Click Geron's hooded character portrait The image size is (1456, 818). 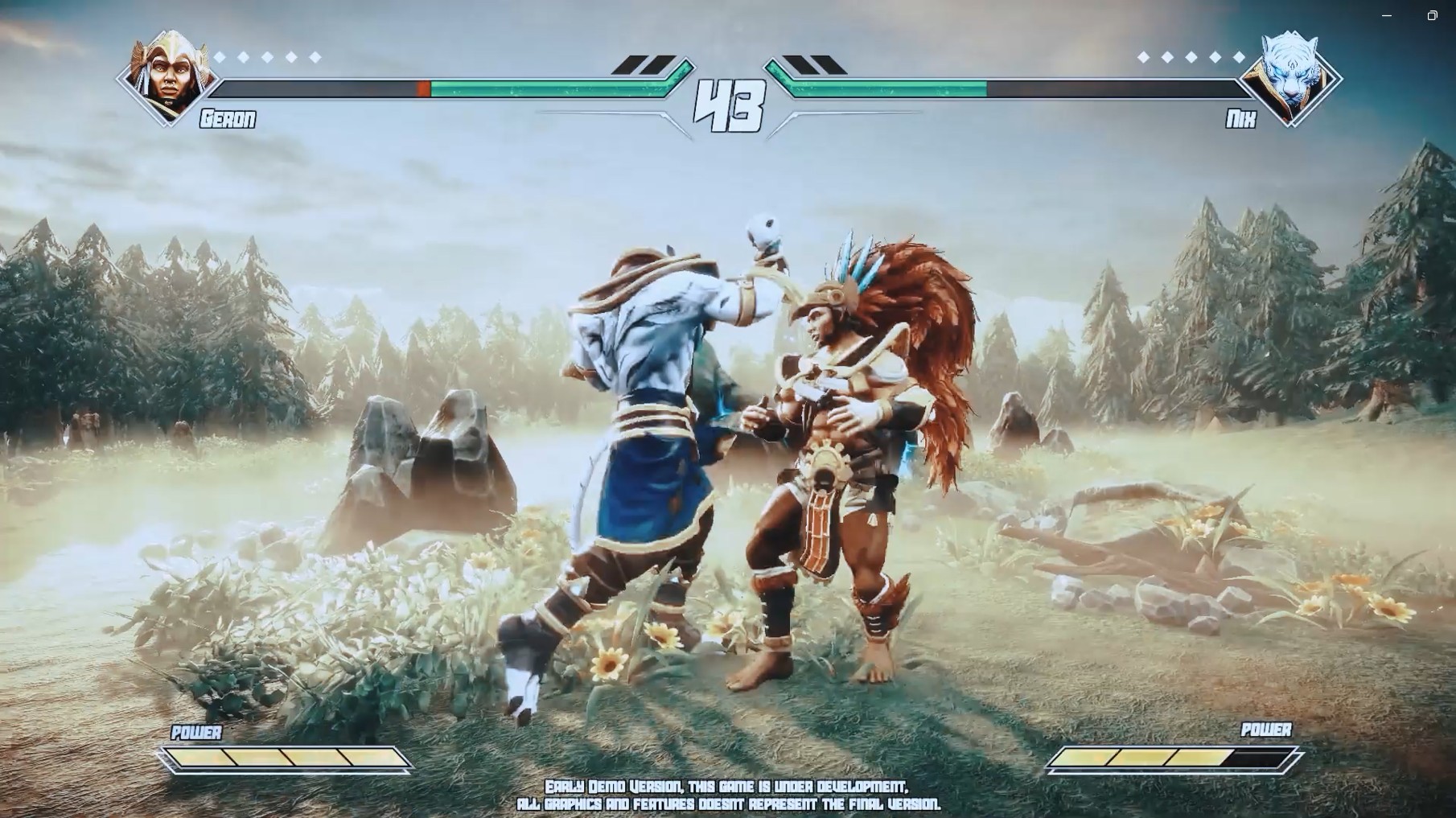pyautogui.click(x=170, y=76)
